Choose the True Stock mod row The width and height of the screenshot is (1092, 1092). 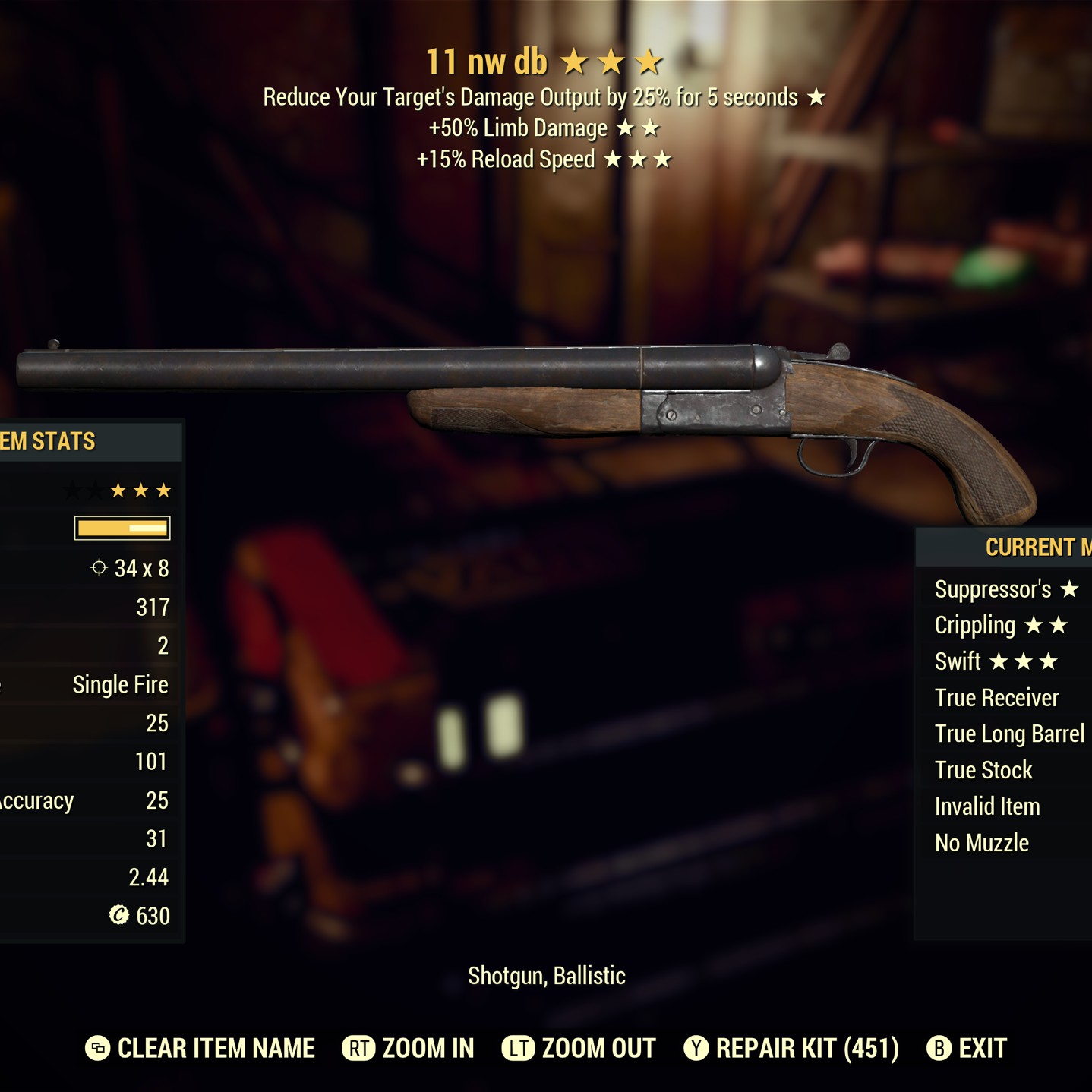tap(983, 770)
